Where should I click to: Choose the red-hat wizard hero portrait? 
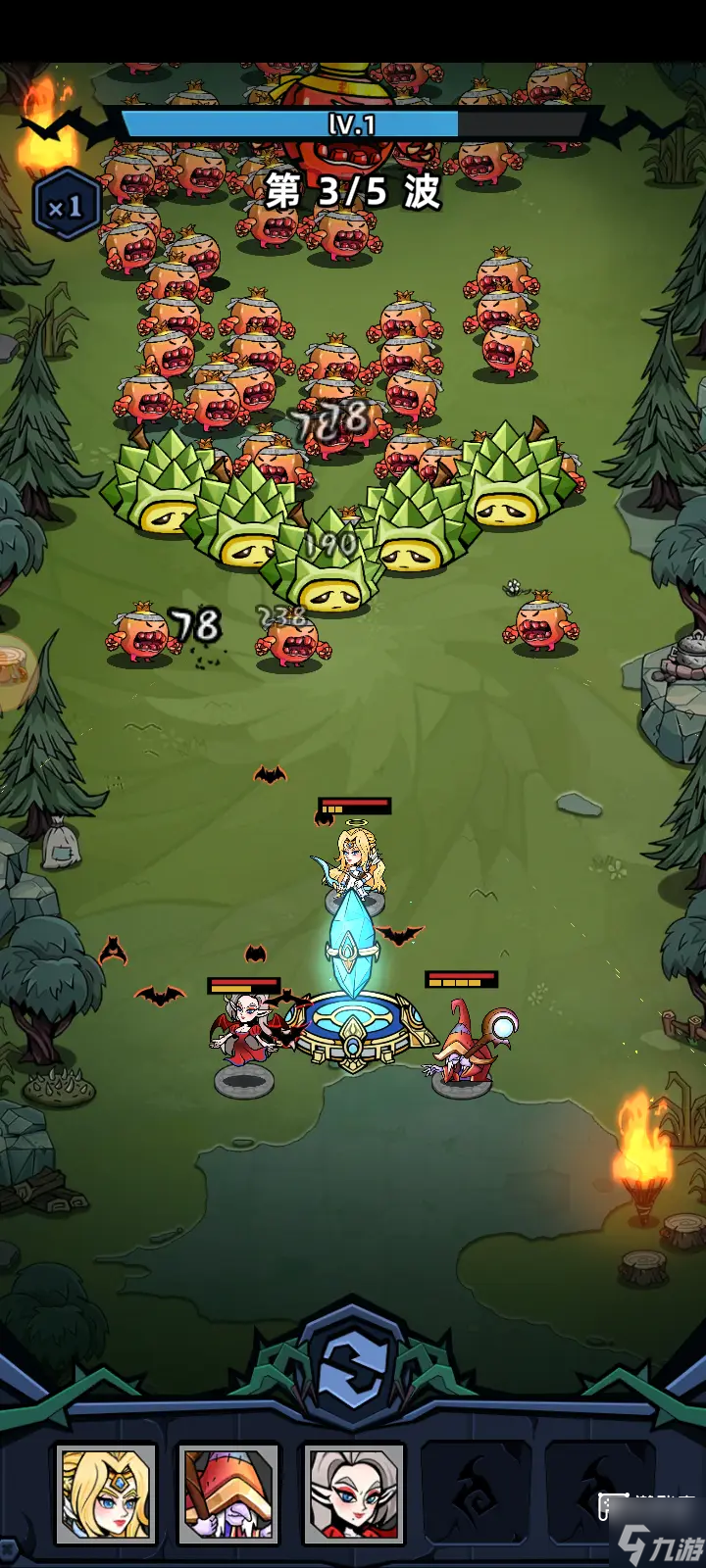(228, 1494)
